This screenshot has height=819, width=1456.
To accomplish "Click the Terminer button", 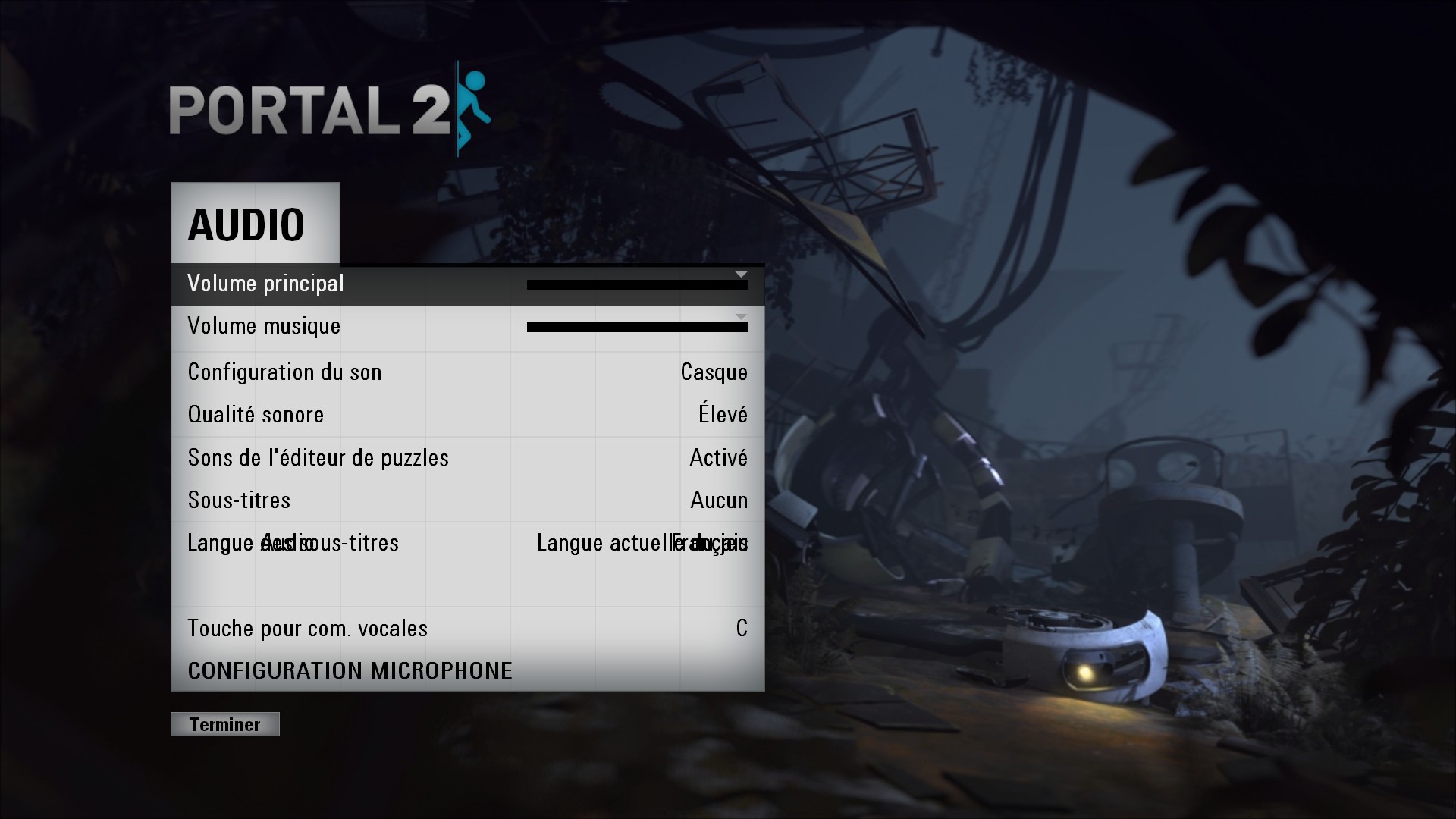I will click(x=224, y=724).
